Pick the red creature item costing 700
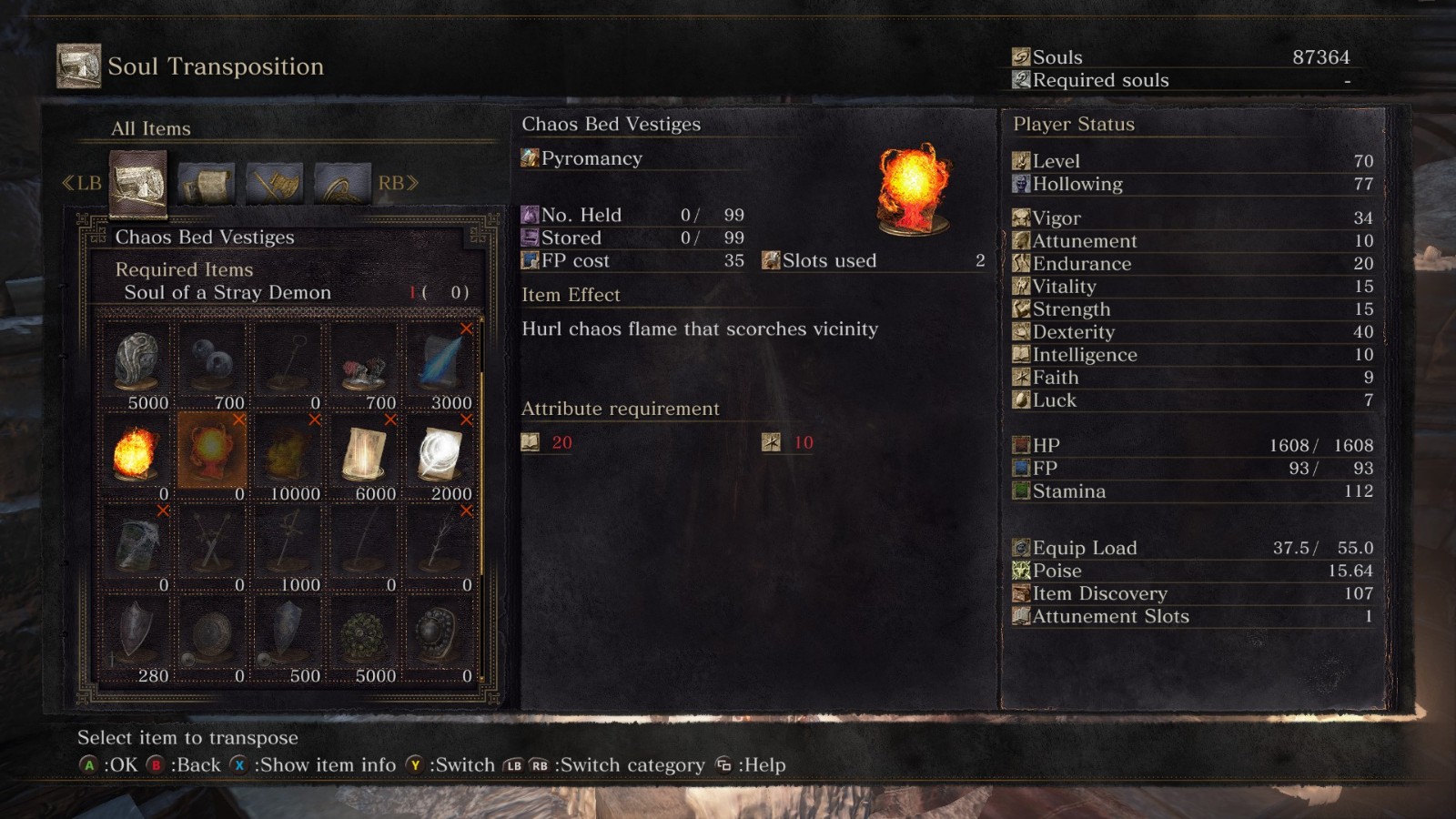1456x819 pixels. [364, 364]
